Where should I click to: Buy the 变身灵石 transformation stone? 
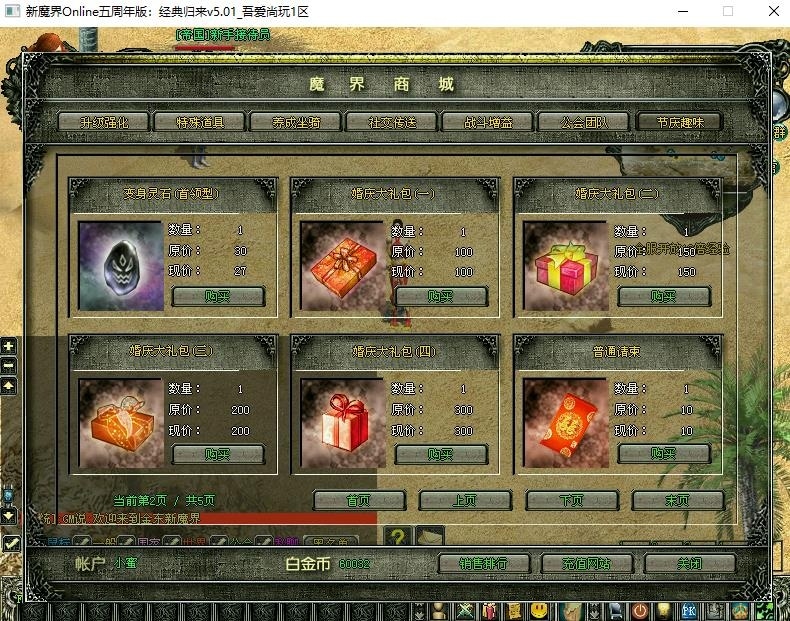218,297
